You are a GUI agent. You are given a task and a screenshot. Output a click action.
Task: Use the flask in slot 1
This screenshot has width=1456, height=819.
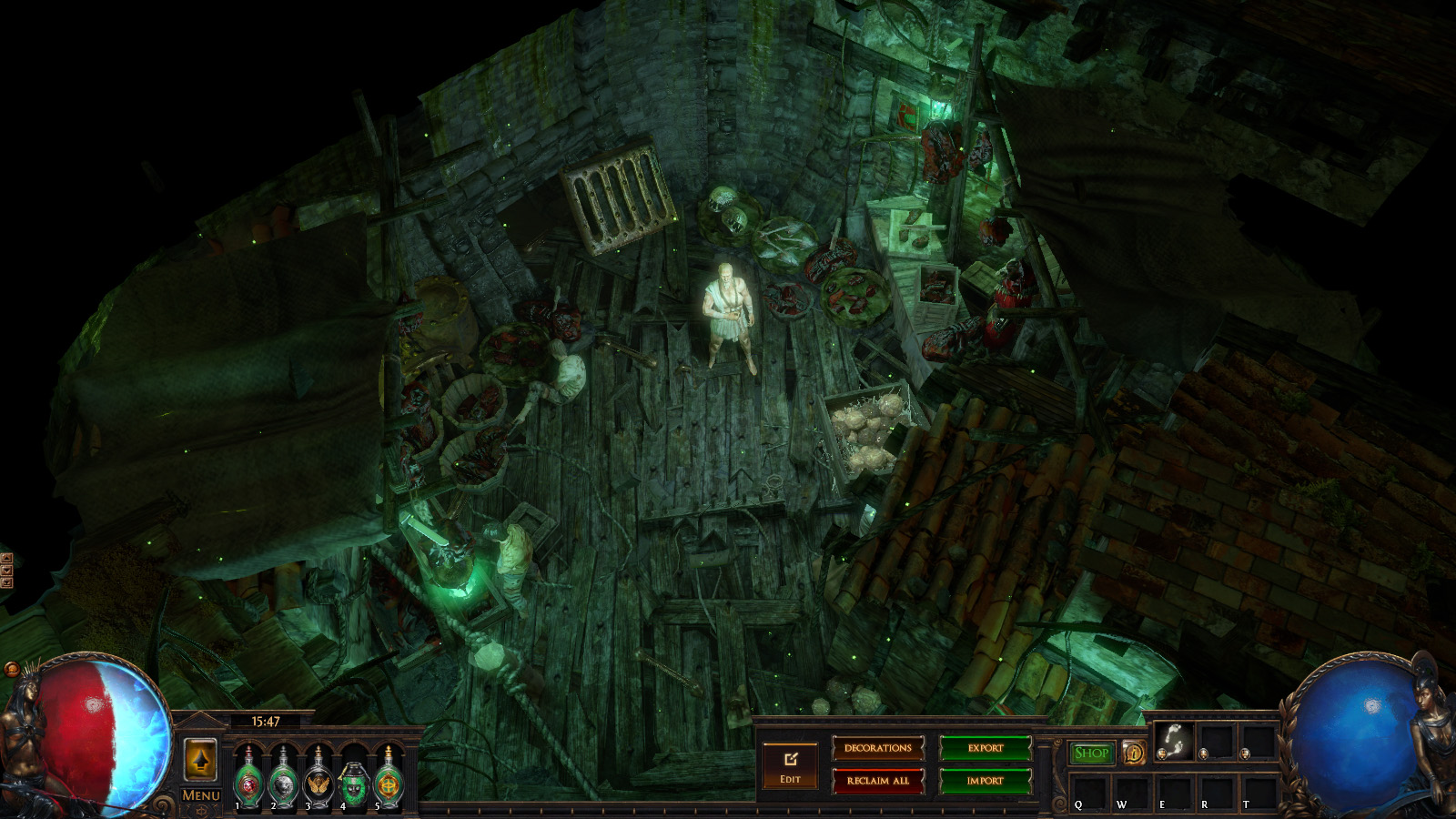pyautogui.click(x=249, y=780)
